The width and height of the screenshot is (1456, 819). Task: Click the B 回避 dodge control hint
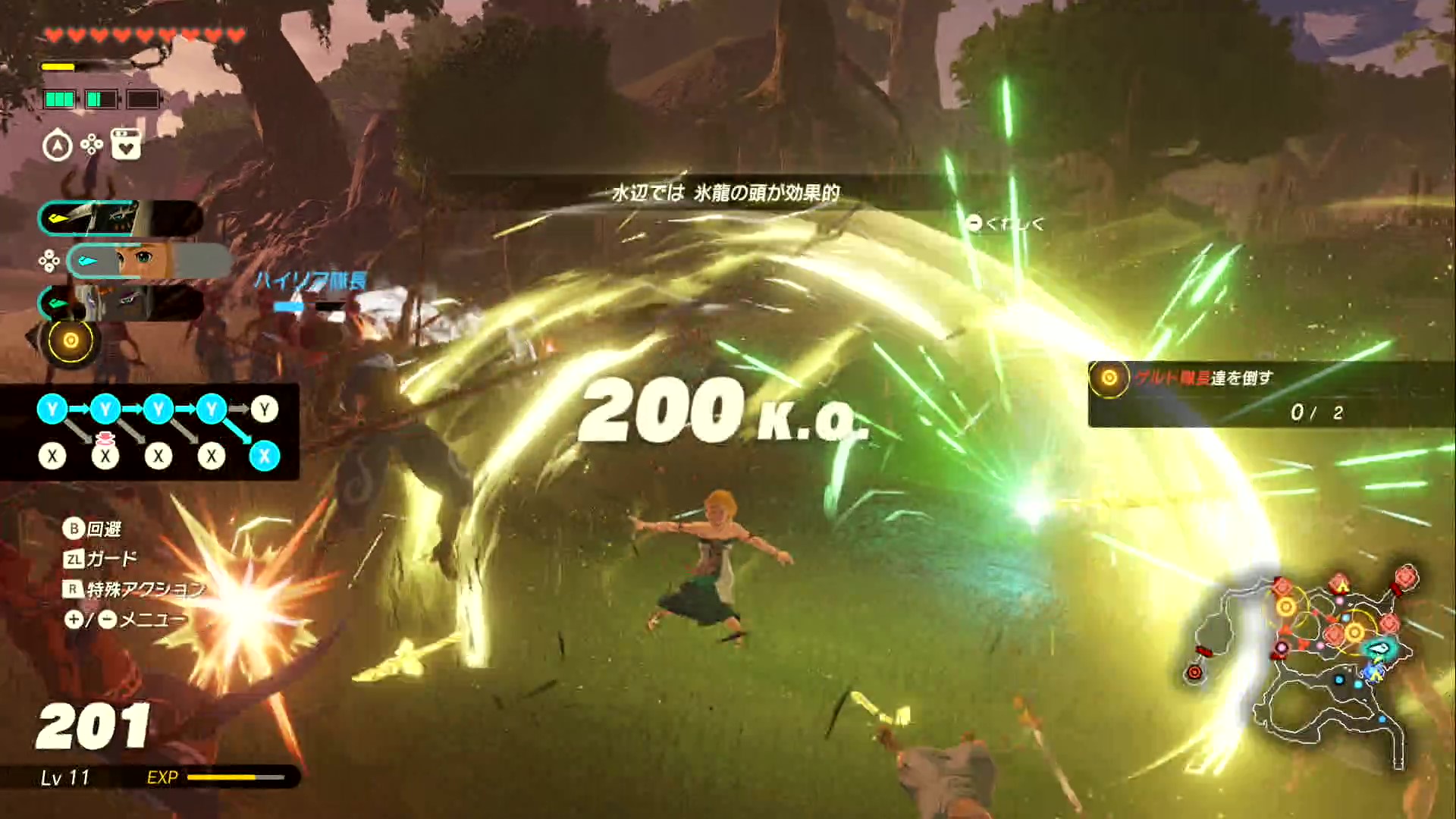95,529
